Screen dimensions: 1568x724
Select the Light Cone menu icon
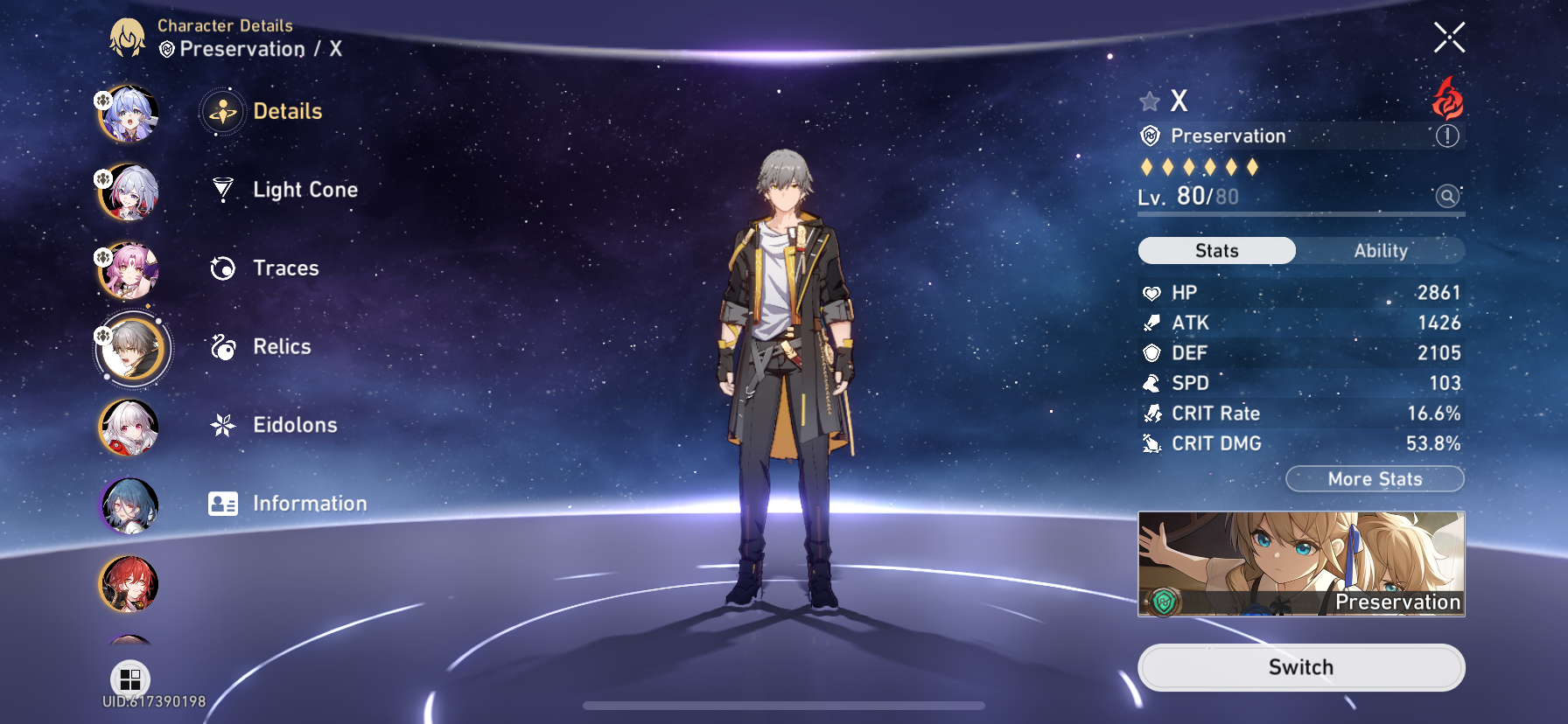tap(223, 190)
